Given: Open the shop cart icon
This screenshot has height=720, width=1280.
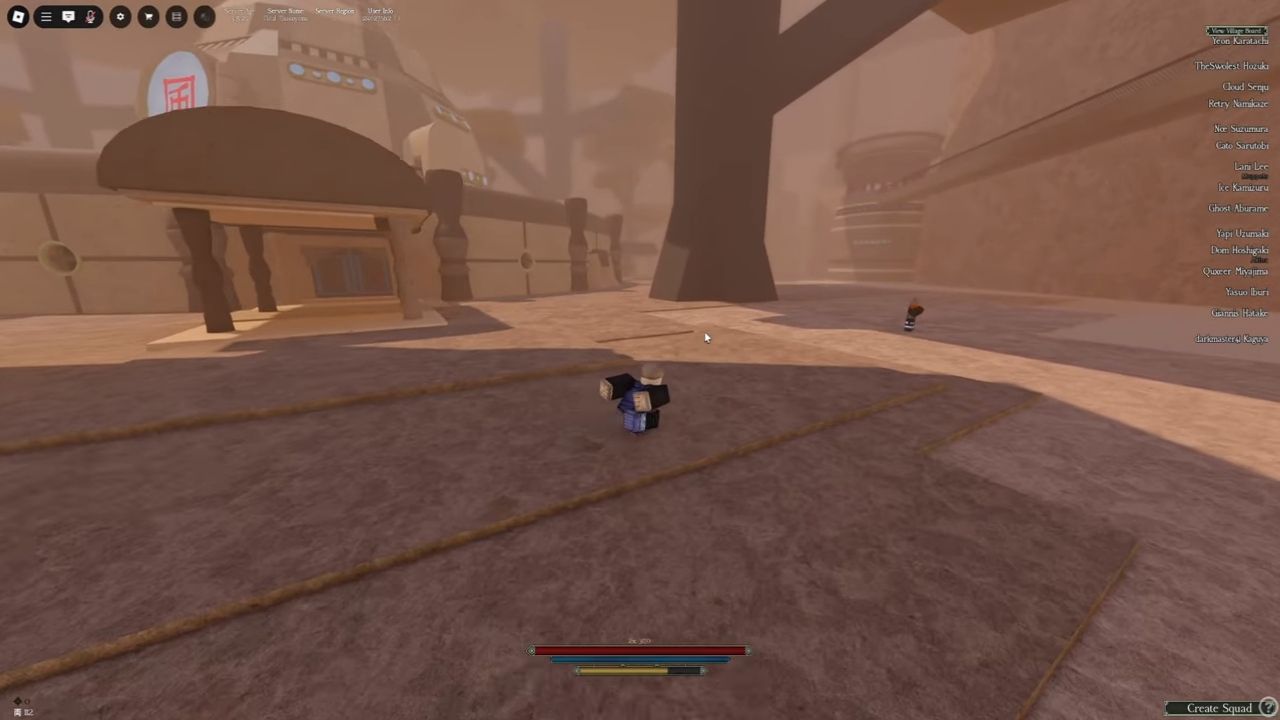Looking at the screenshot, I should pyautogui.click(x=148, y=16).
